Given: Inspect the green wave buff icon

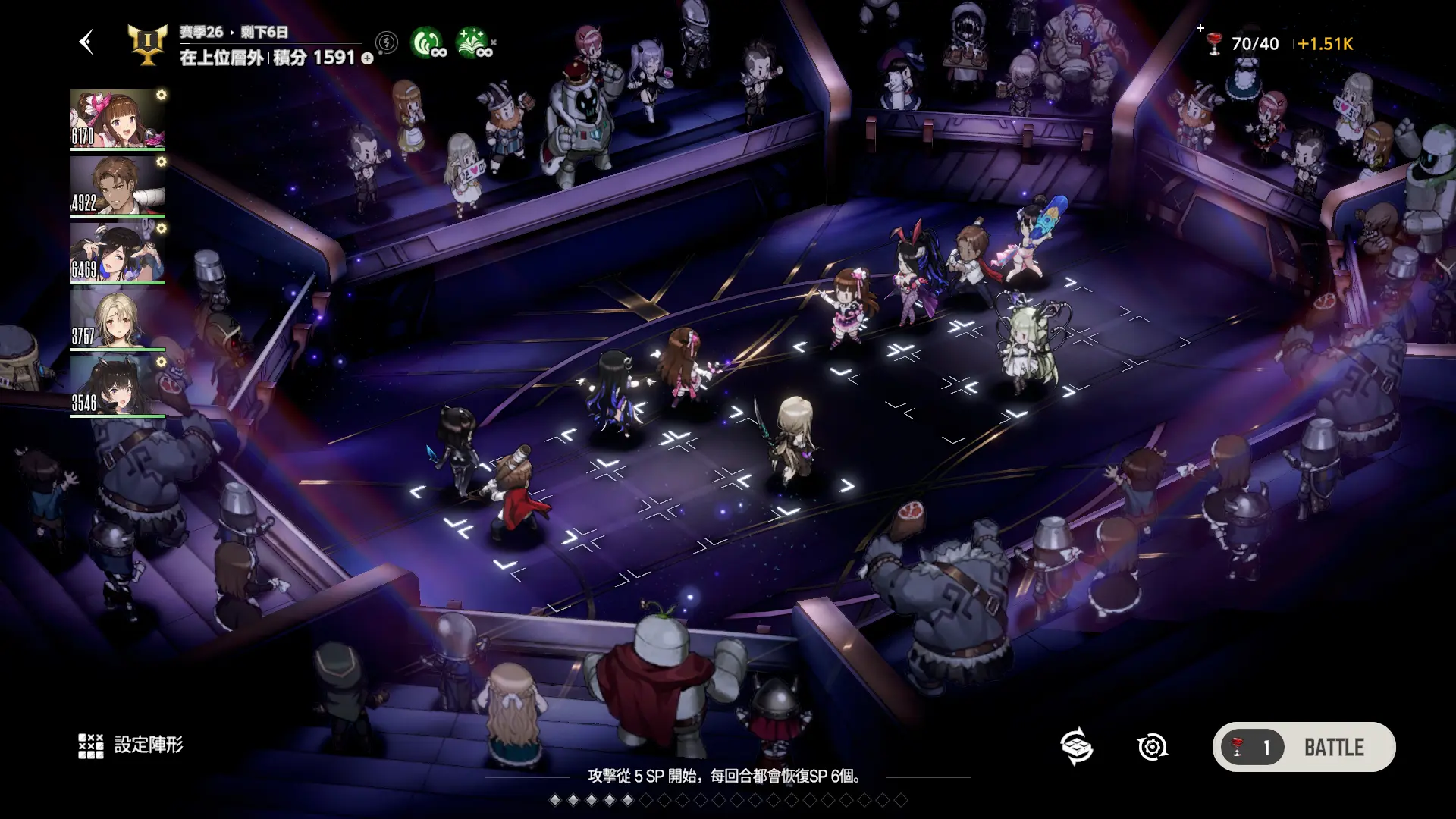Looking at the screenshot, I should pyautogui.click(x=428, y=43).
